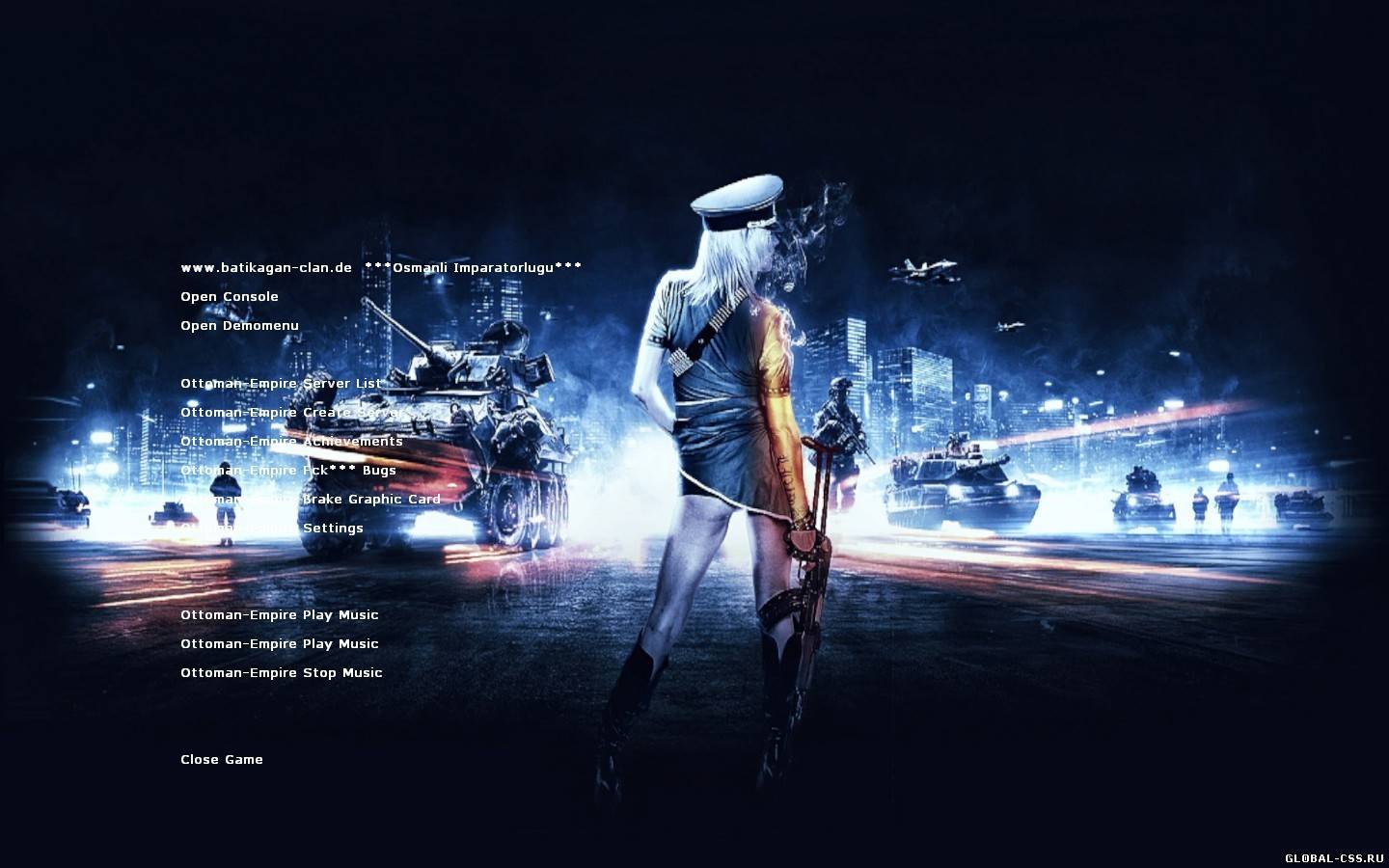Select Ottoman-Empire Server List
The width and height of the screenshot is (1389, 868).
tap(280, 383)
